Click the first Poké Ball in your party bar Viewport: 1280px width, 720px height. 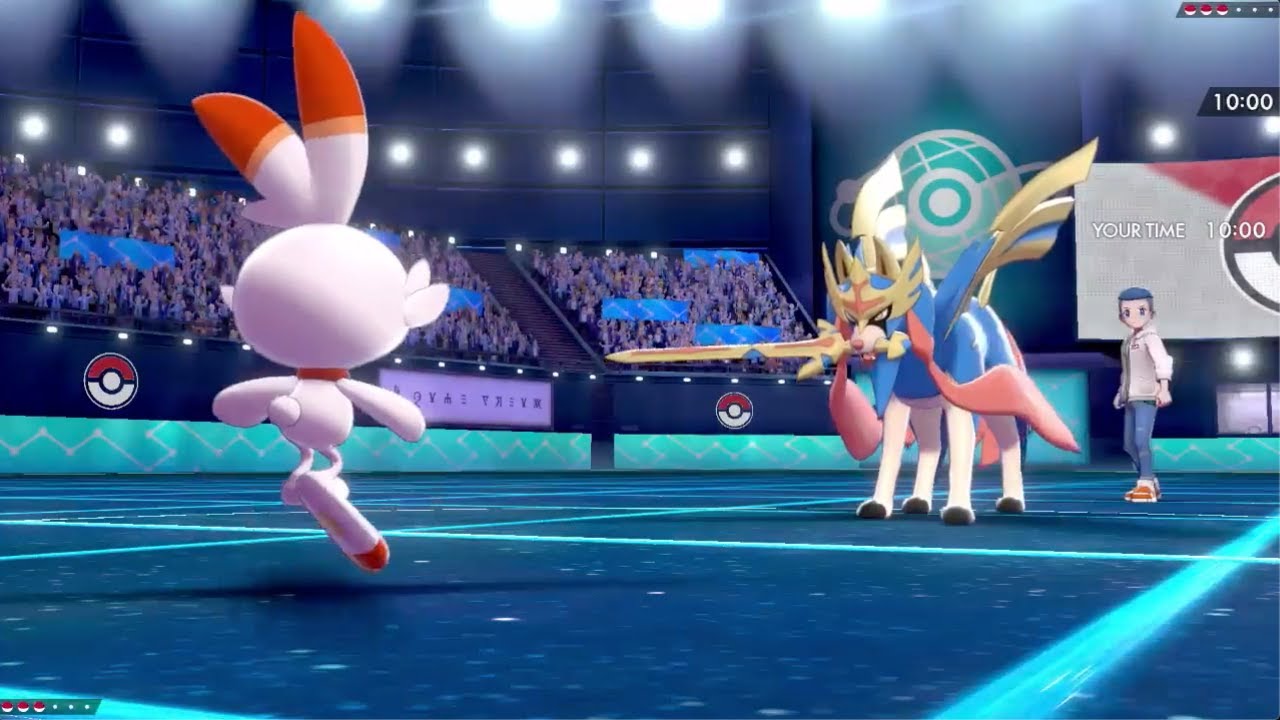coord(8,707)
